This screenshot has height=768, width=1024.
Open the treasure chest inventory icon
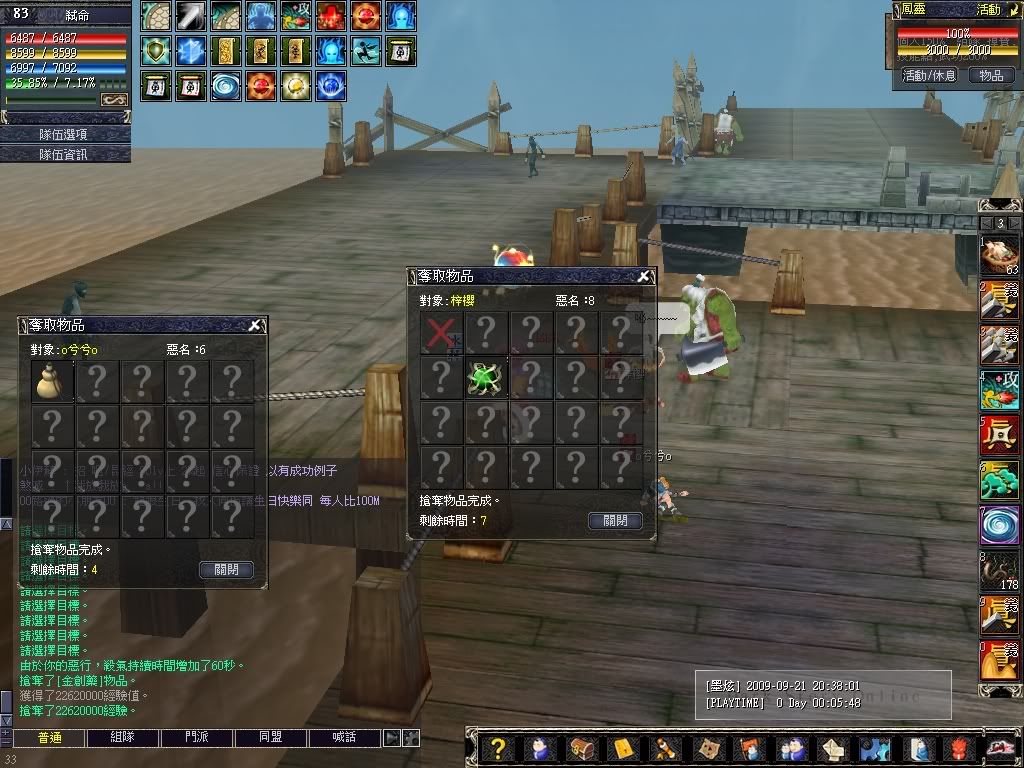(582, 749)
